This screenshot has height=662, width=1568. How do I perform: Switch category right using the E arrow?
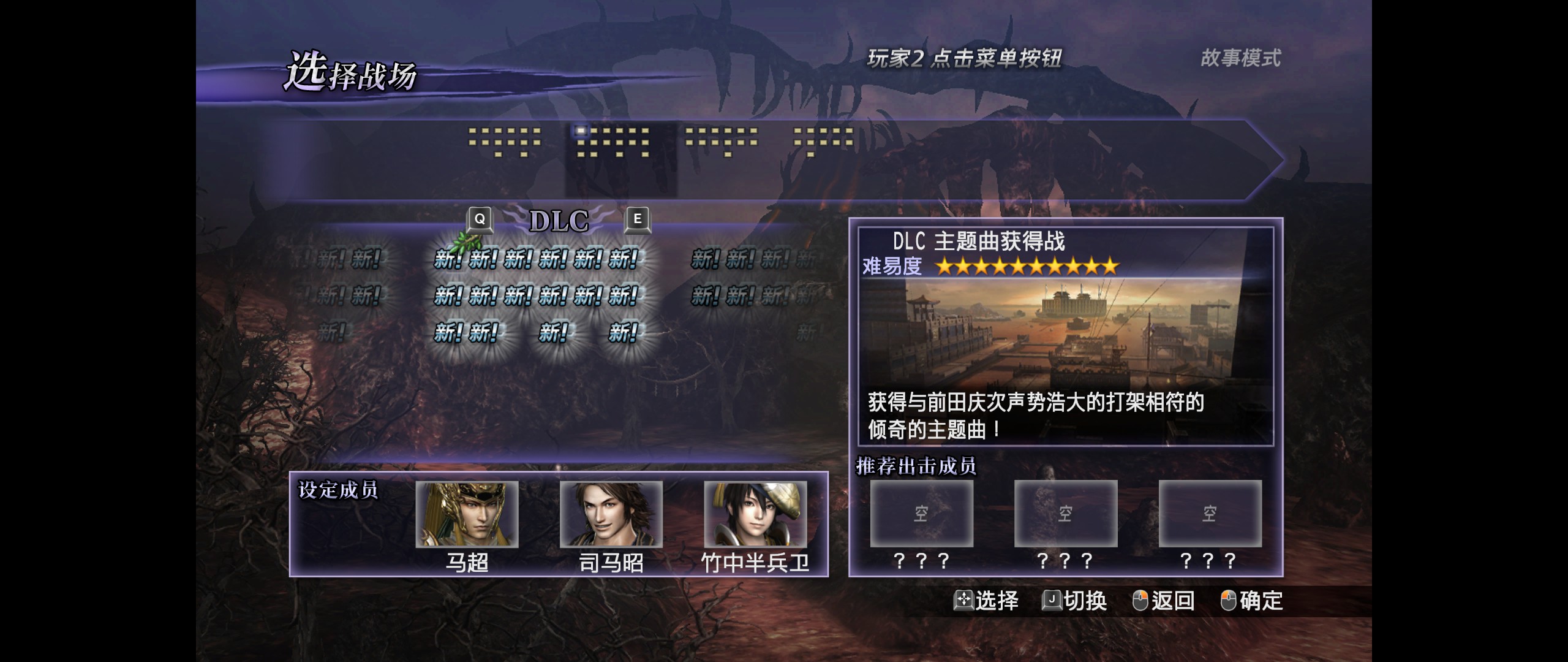click(638, 219)
